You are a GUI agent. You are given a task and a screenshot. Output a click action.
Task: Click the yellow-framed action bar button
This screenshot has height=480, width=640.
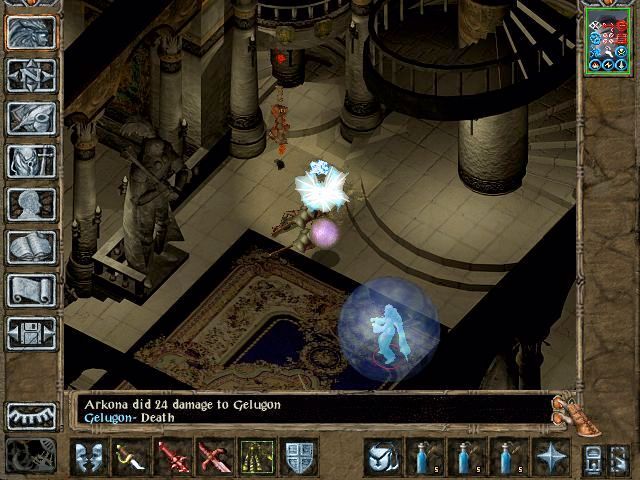pyautogui.click(x=256, y=457)
